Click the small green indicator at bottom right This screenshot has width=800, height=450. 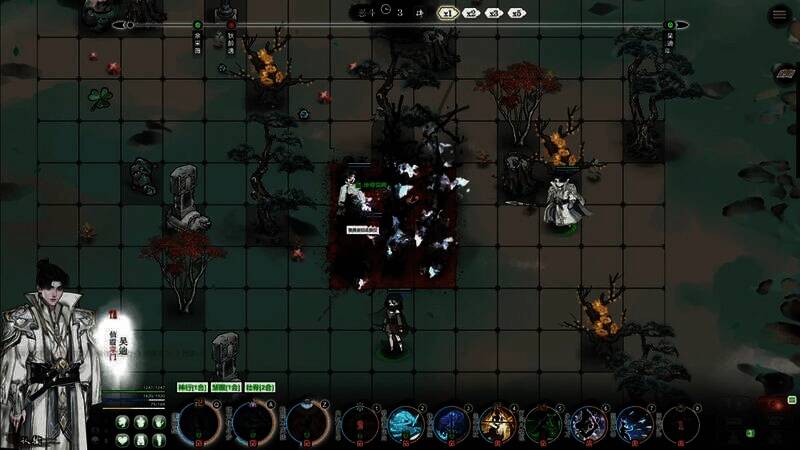click(x=750, y=433)
